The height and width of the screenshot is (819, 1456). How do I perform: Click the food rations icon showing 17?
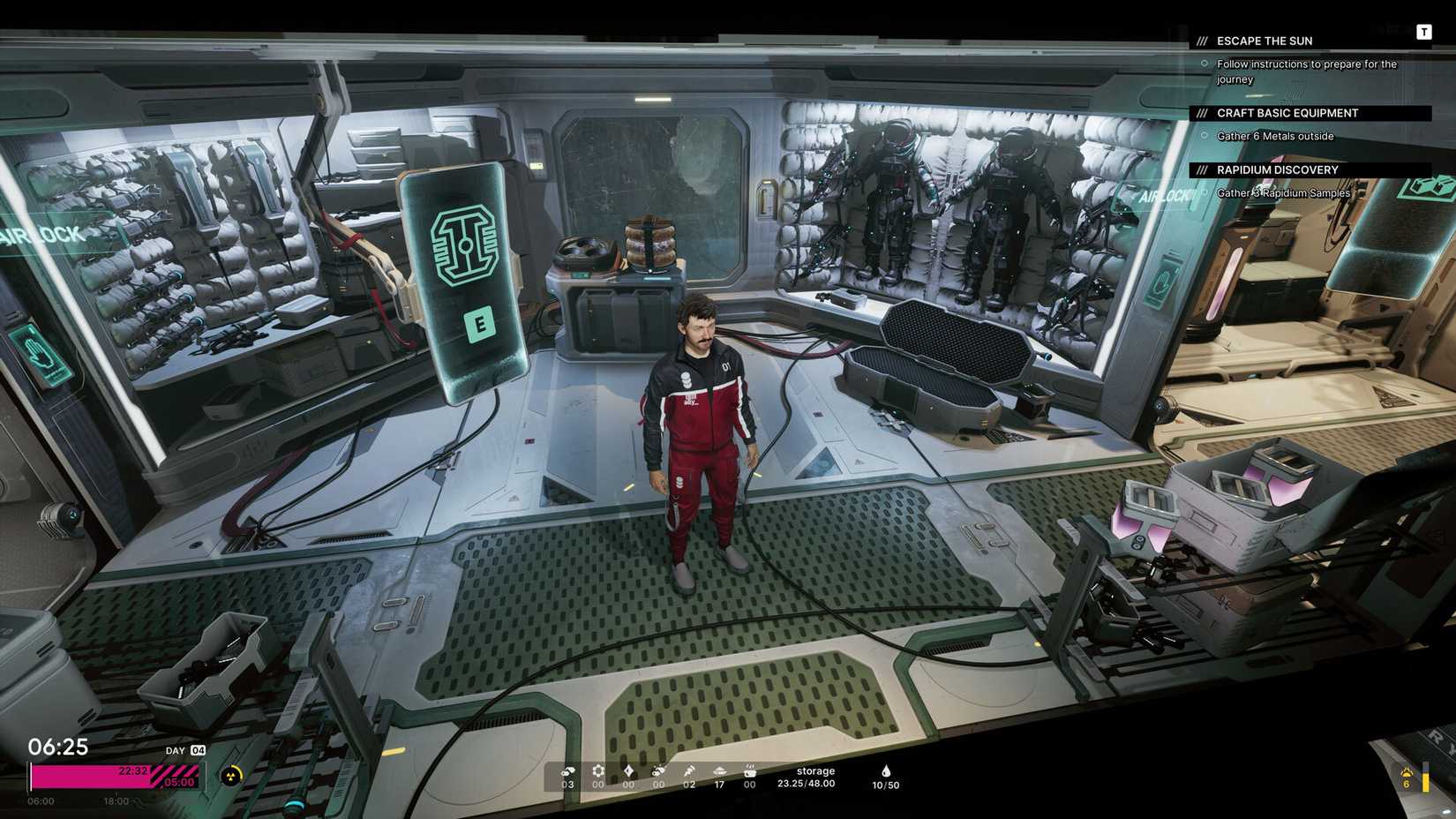click(721, 770)
